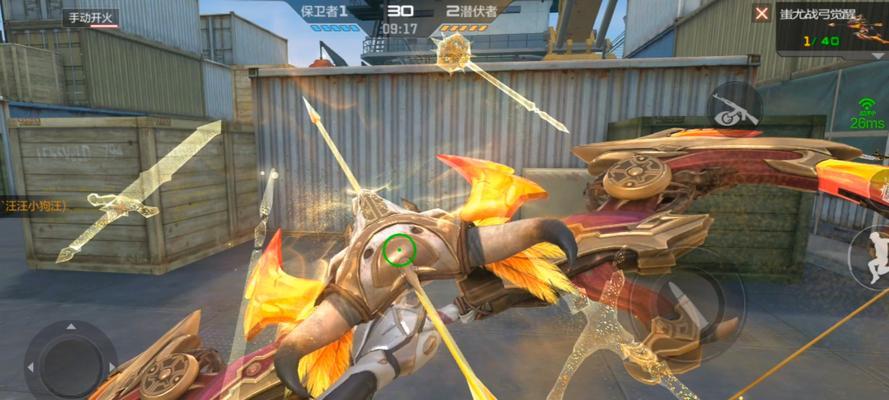This screenshot has width=889, height=400.
Task: Tap the rifle weapon switch icon
Action: tap(734, 107)
